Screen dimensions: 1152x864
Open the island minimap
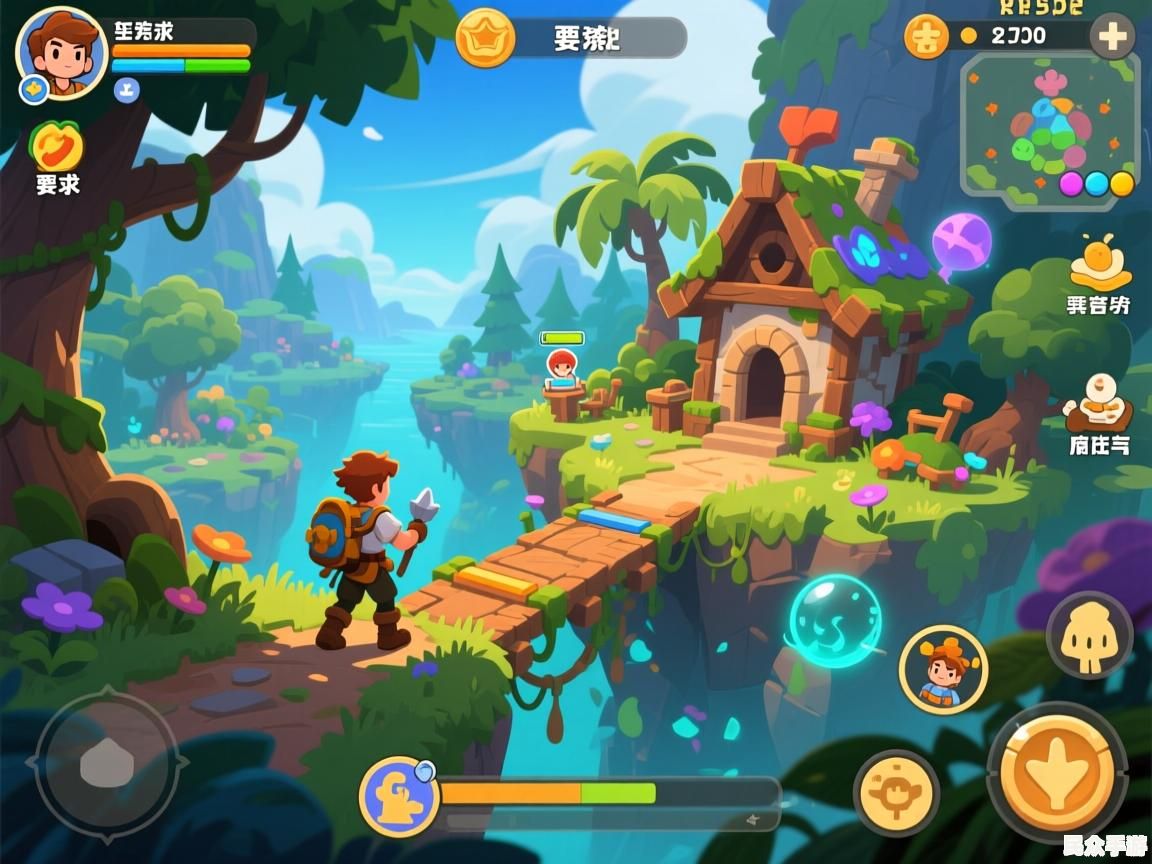coord(1049,124)
